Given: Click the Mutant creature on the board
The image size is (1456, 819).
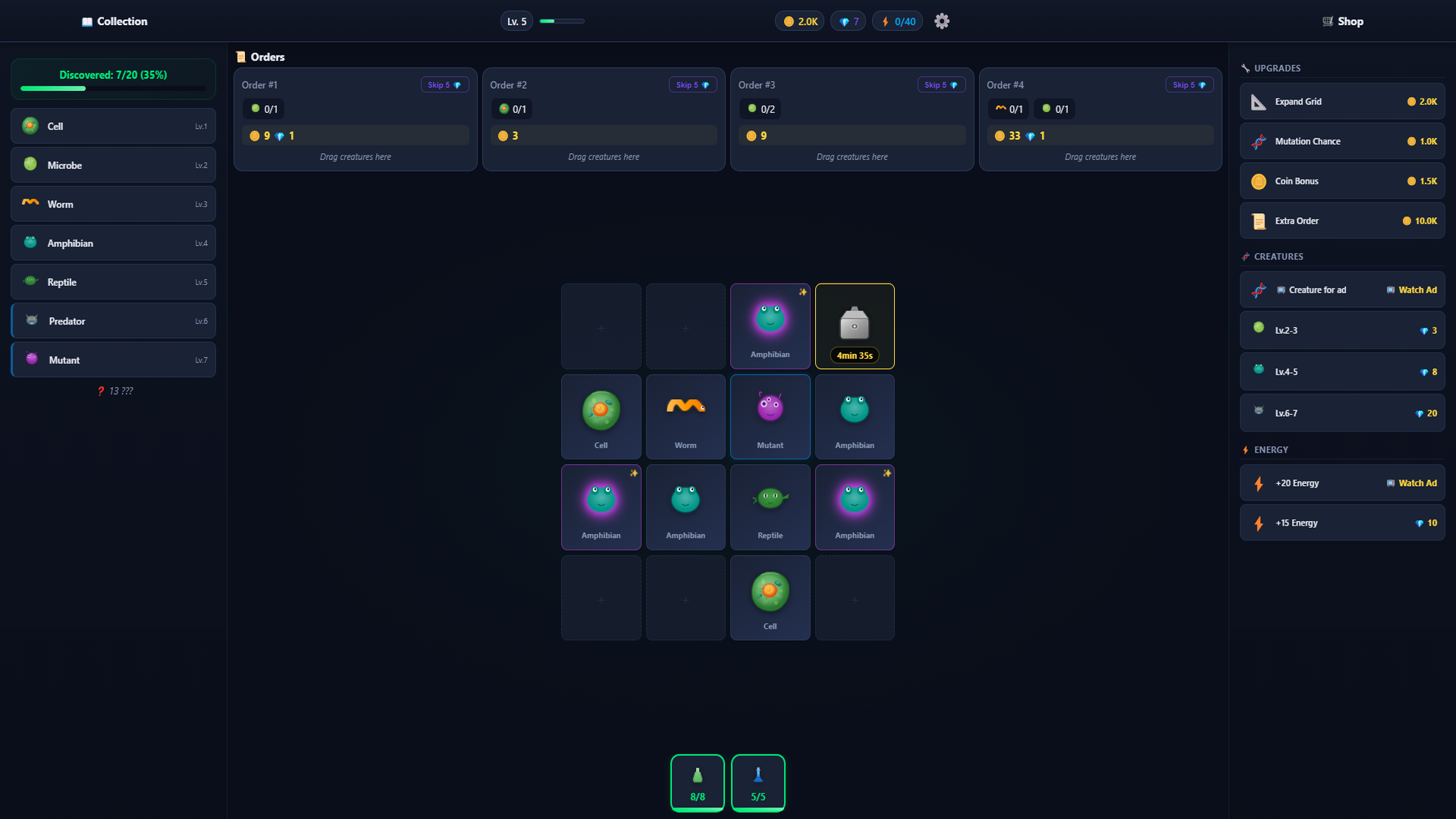Looking at the screenshot, I should click(x=770, y=416).
